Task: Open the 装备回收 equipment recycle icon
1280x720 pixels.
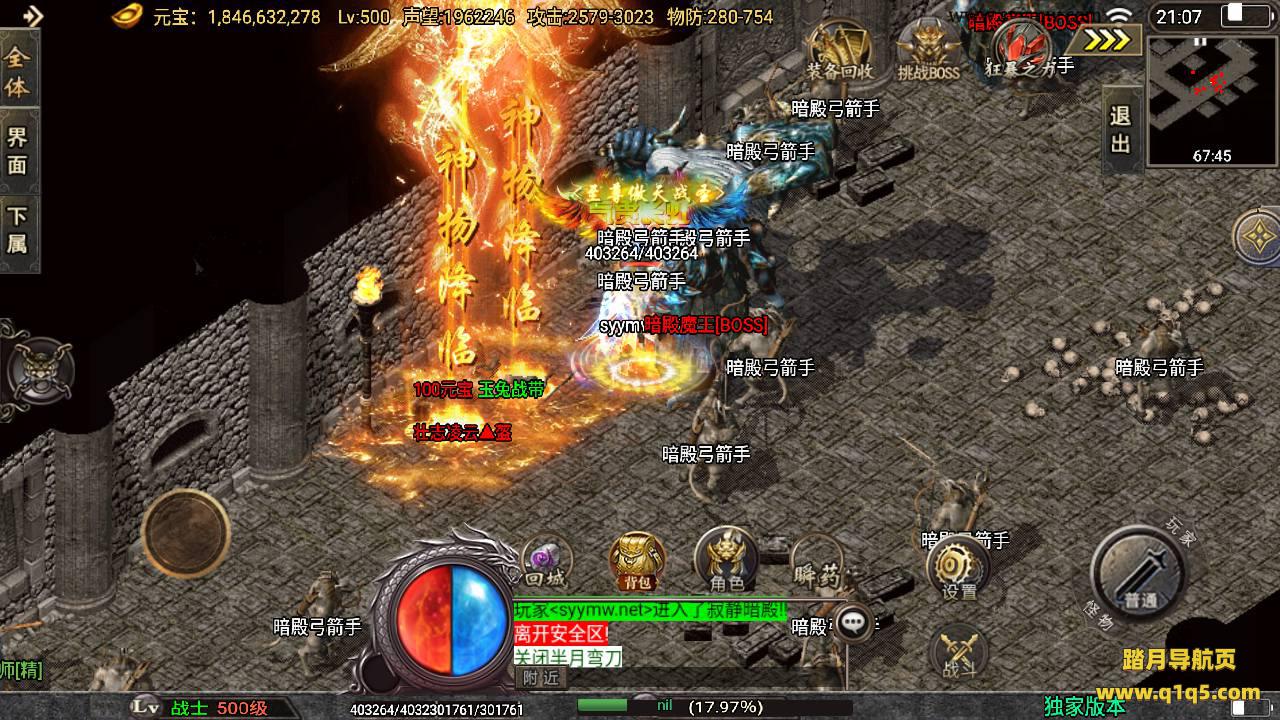Action: [840, 50]
